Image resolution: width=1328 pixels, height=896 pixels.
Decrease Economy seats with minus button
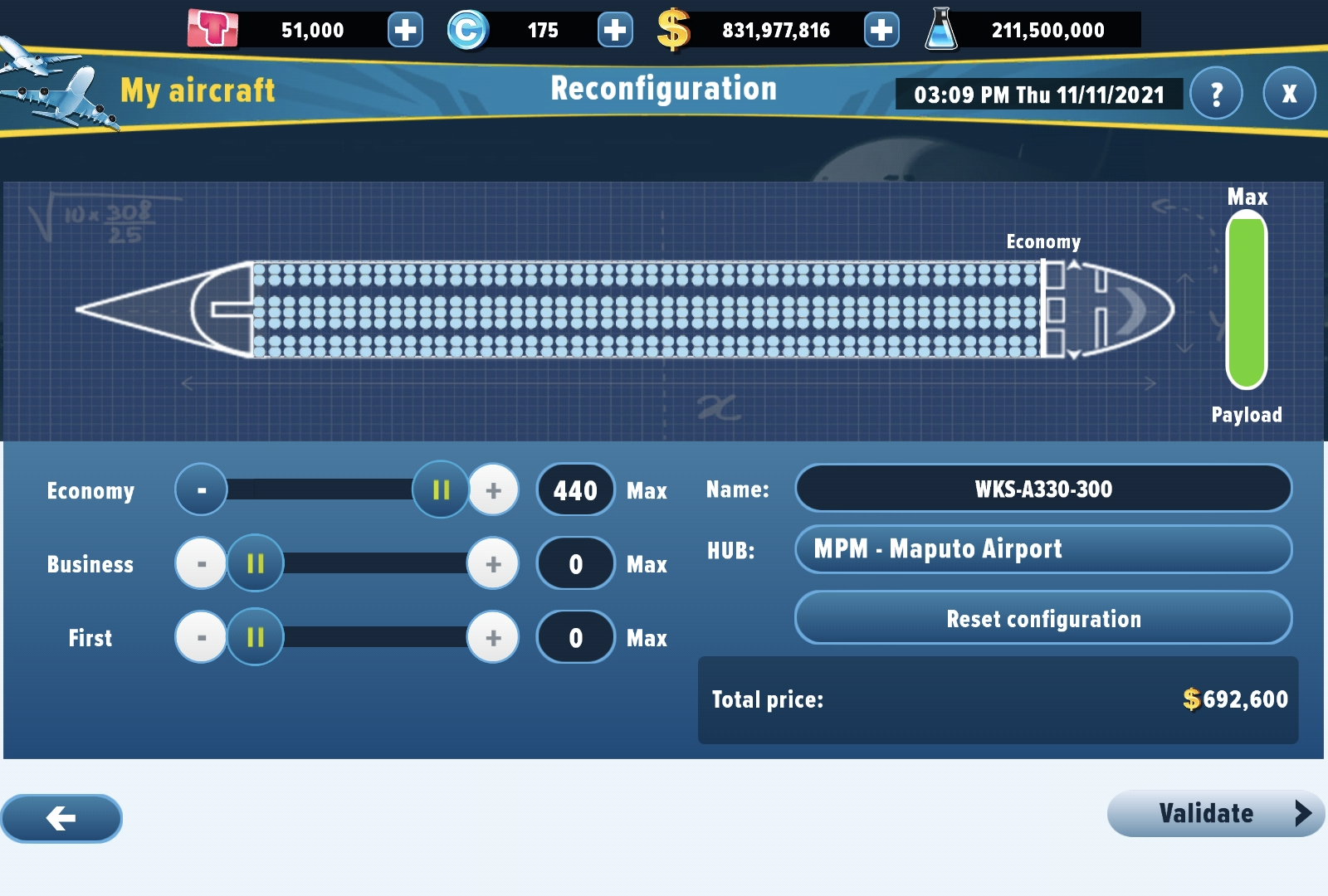(201, 490)
